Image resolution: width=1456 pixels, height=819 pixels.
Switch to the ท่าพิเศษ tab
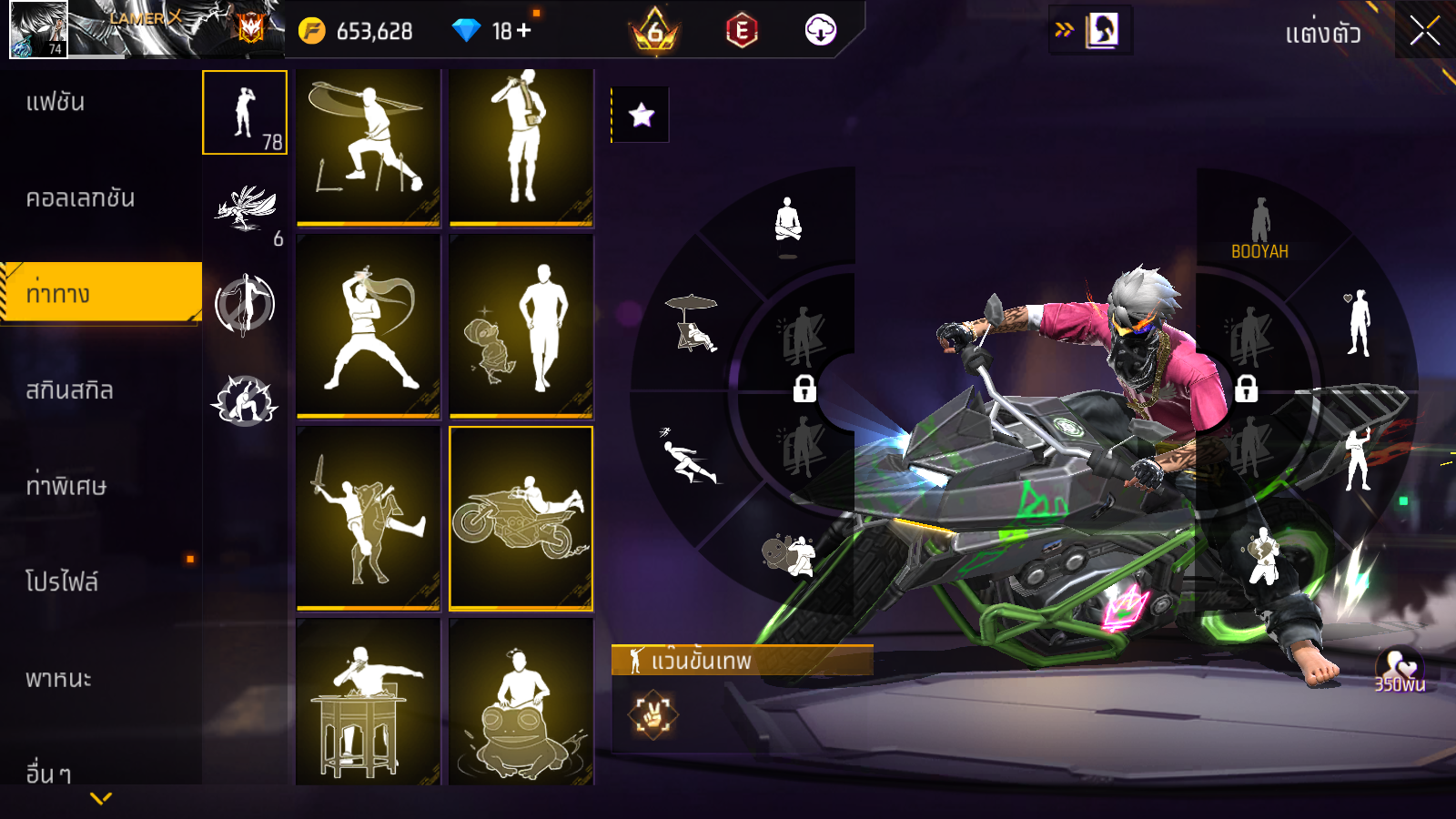66,486
